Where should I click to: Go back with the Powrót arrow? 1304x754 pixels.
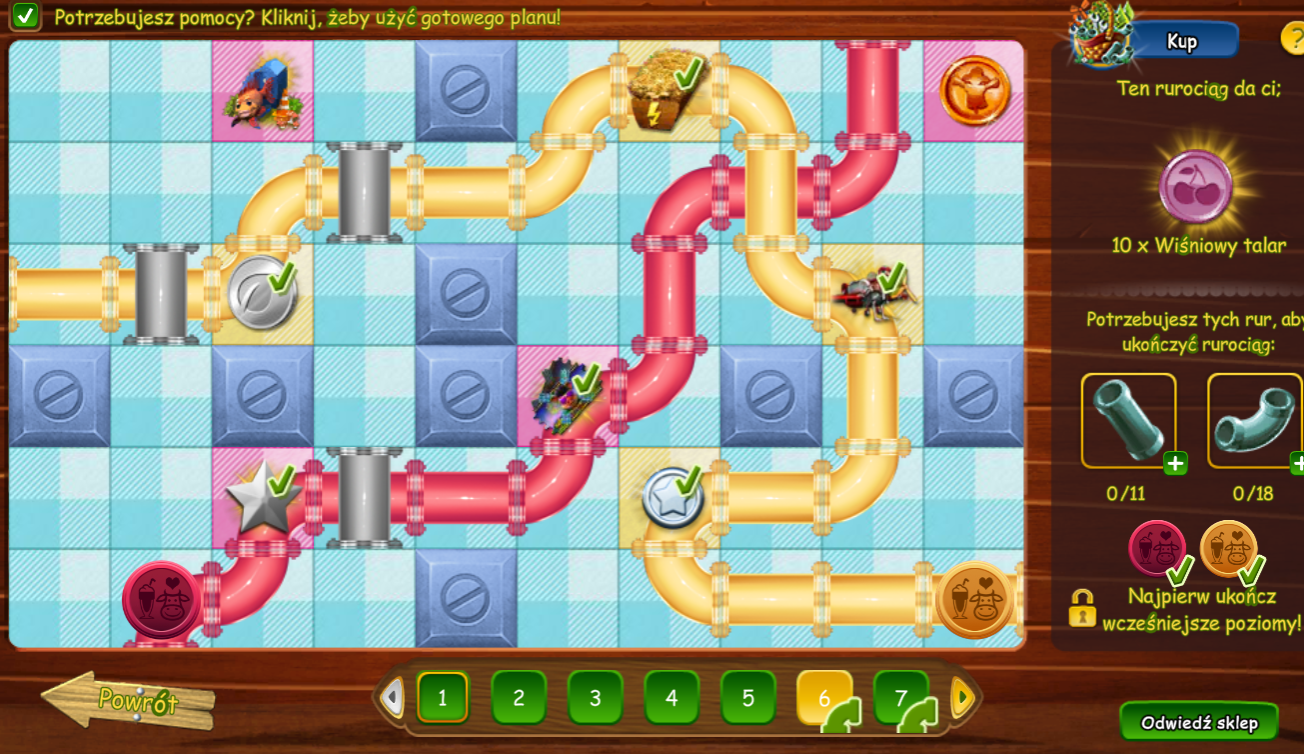click(128, 700)
